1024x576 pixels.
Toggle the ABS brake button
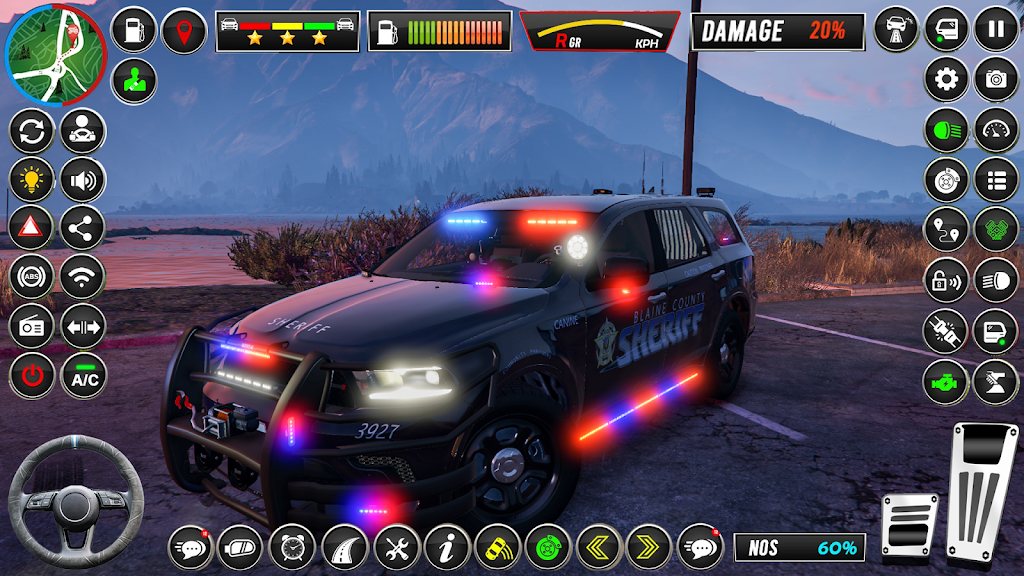(31, 277)
